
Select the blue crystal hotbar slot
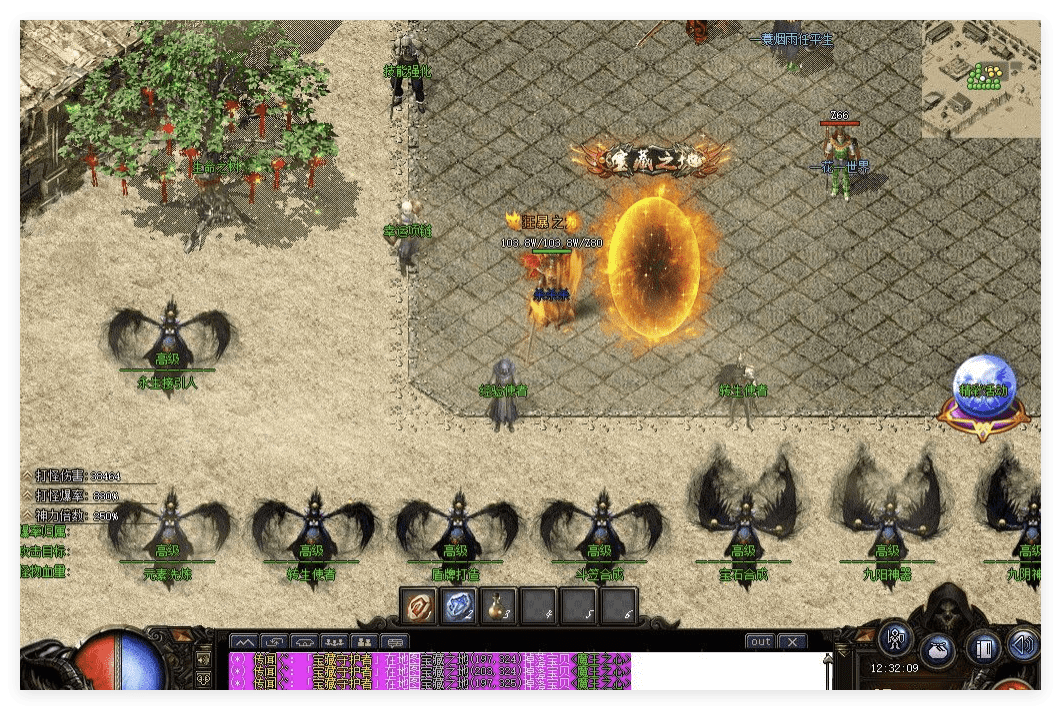point(455,605)
